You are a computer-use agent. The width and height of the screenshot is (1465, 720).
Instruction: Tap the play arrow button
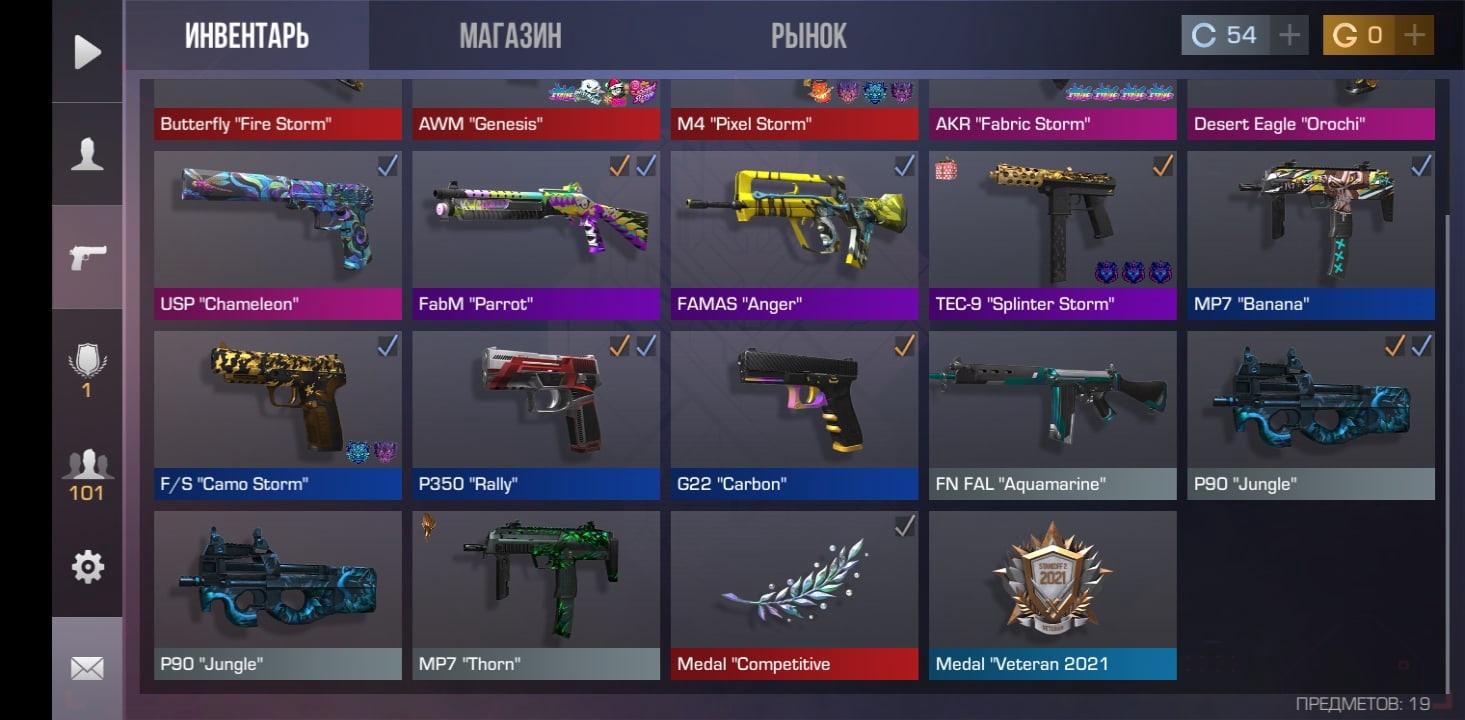tap(88, 51)
